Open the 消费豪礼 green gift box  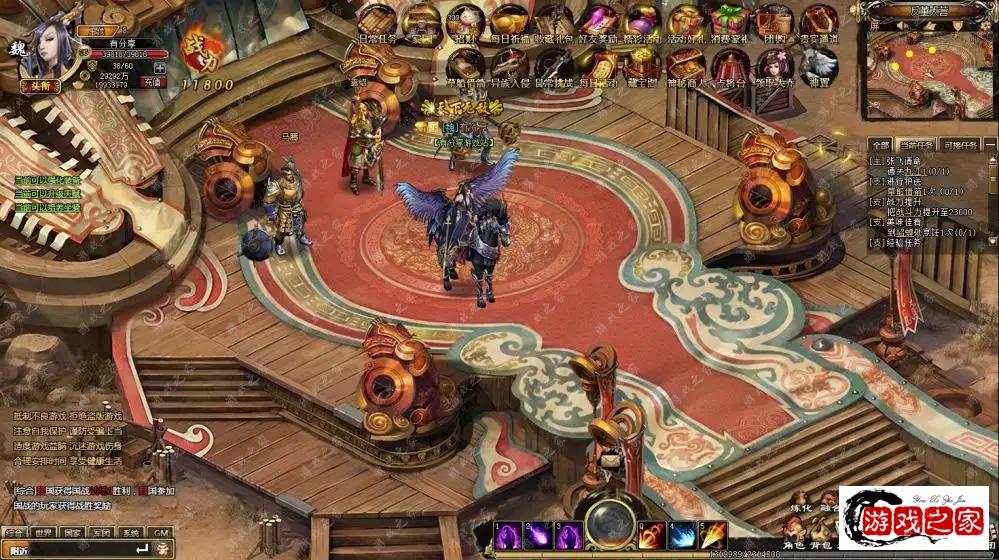(x=729, y=21)
